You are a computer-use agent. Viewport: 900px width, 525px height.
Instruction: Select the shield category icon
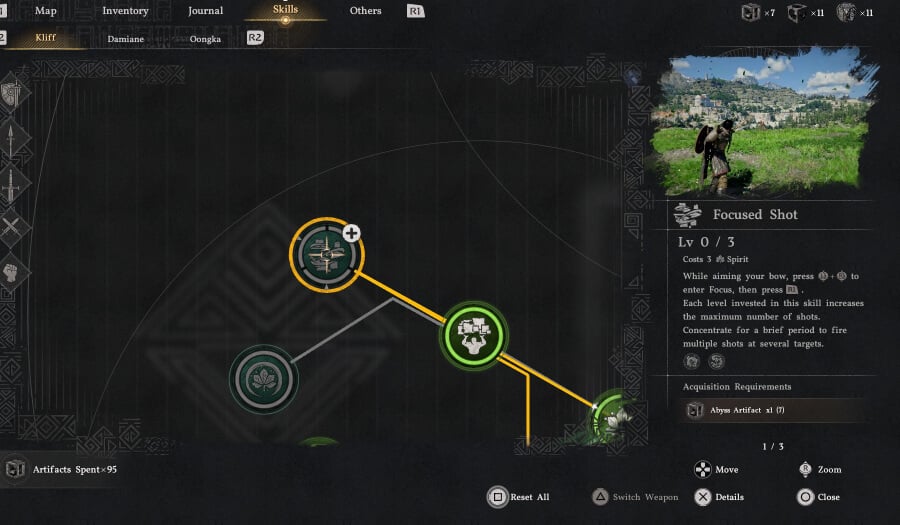pos(11,95)
